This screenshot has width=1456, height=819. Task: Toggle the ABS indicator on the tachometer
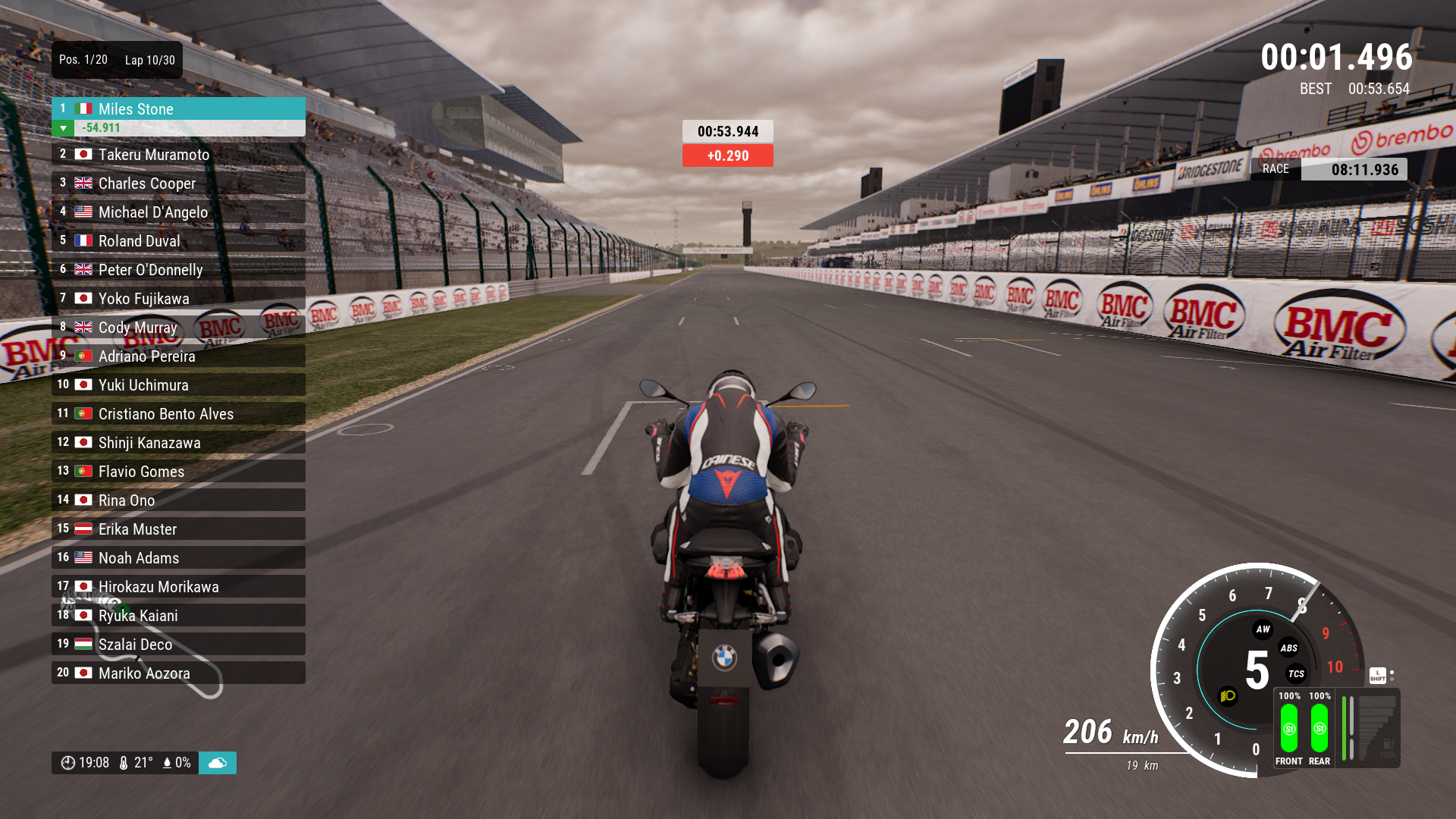click(x=1288, y=648)
